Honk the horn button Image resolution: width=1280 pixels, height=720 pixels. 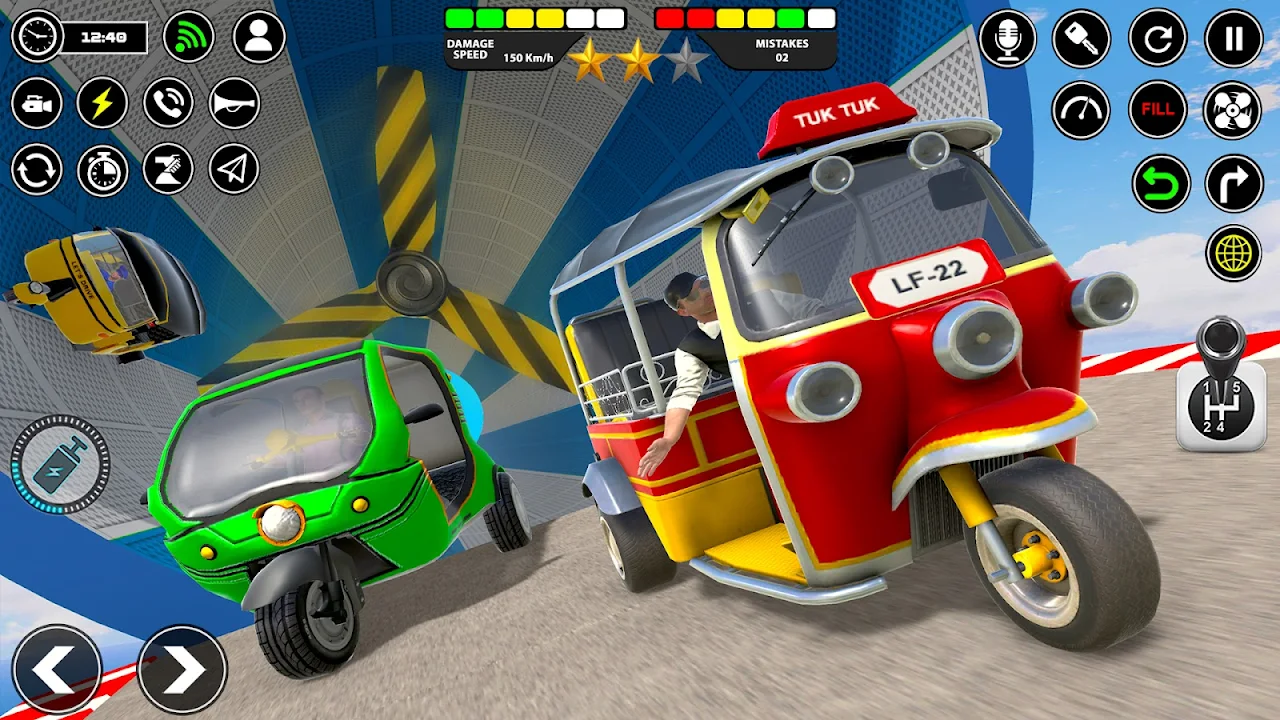point(234,103)
